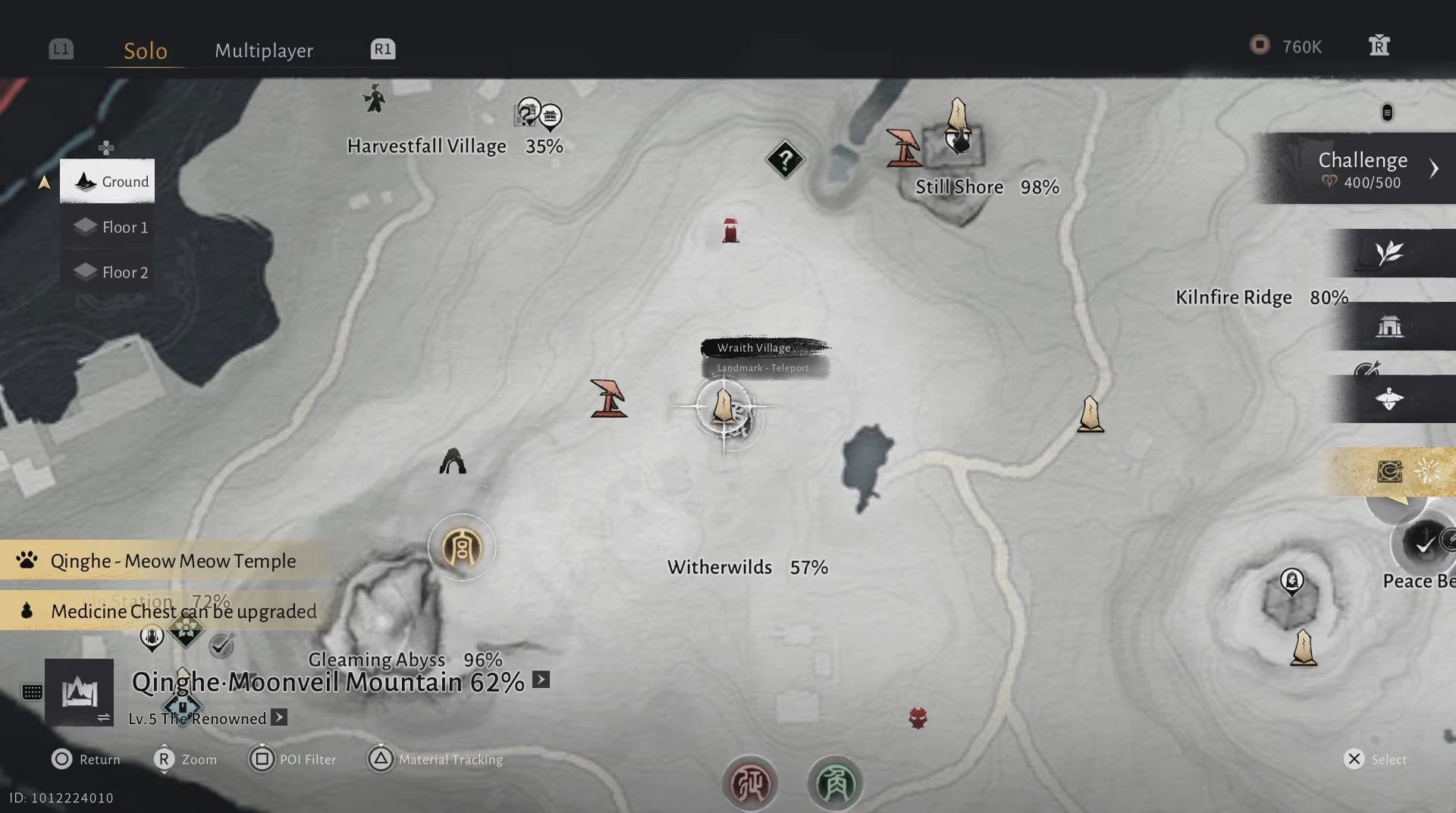Image resolution: width=1456 pixels, height=813 pixels.
Task: Click the red circular seal icon
Action: coord(749,783)
